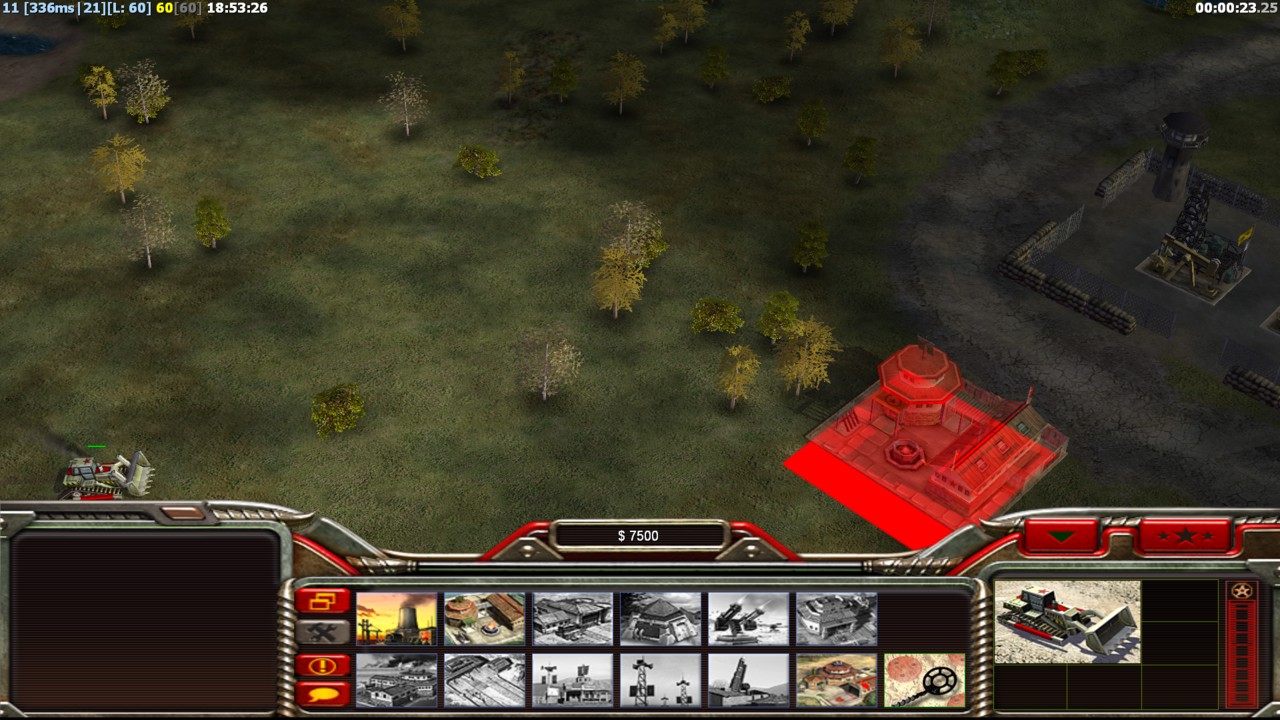The height and width of the screenshot is (720, 1280).
Task: Open the speech bubble chat button
Action: click(323, 693)
